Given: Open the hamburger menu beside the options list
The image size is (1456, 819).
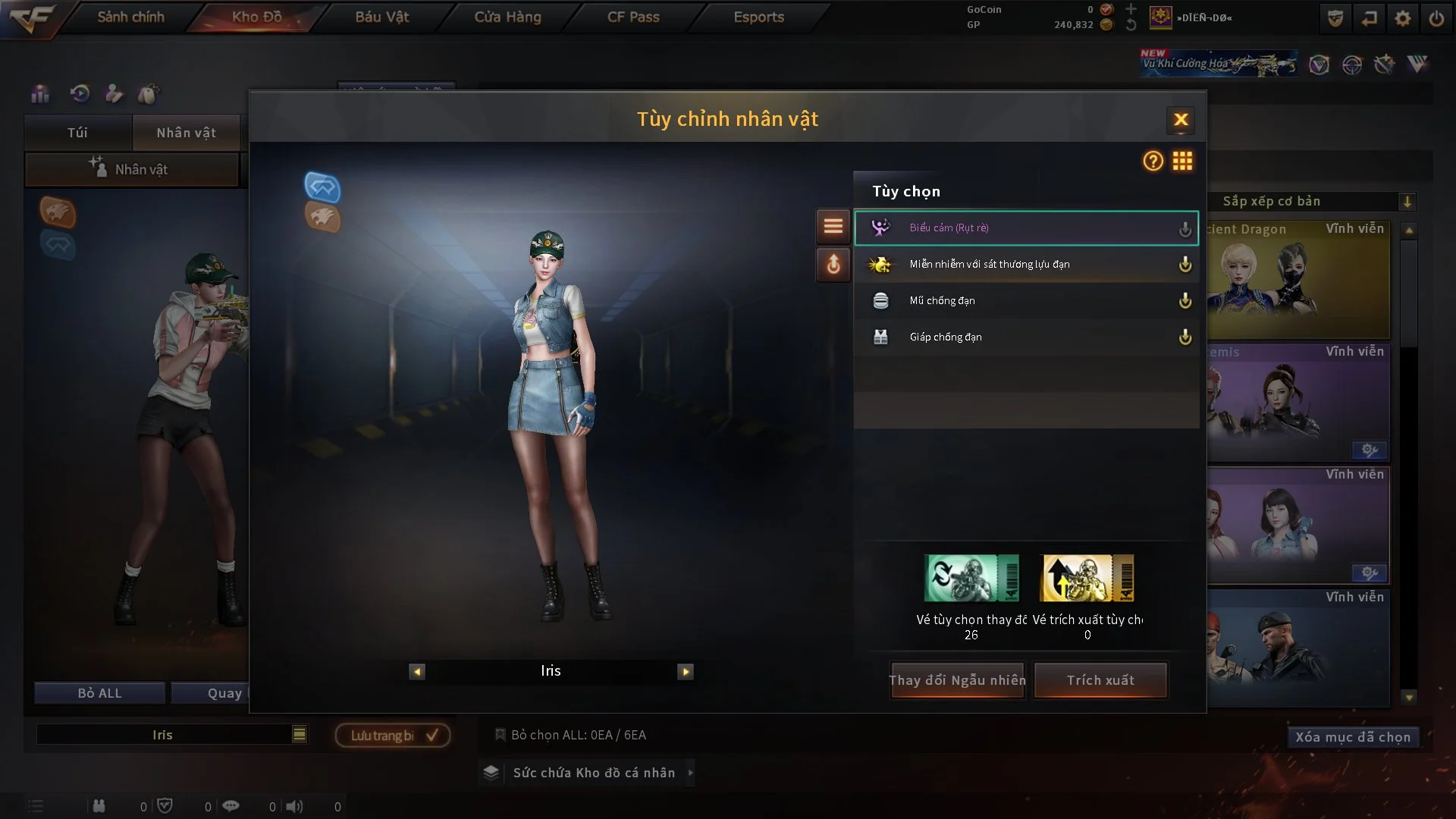Looking at the screenshot, I should click(833, 226).
